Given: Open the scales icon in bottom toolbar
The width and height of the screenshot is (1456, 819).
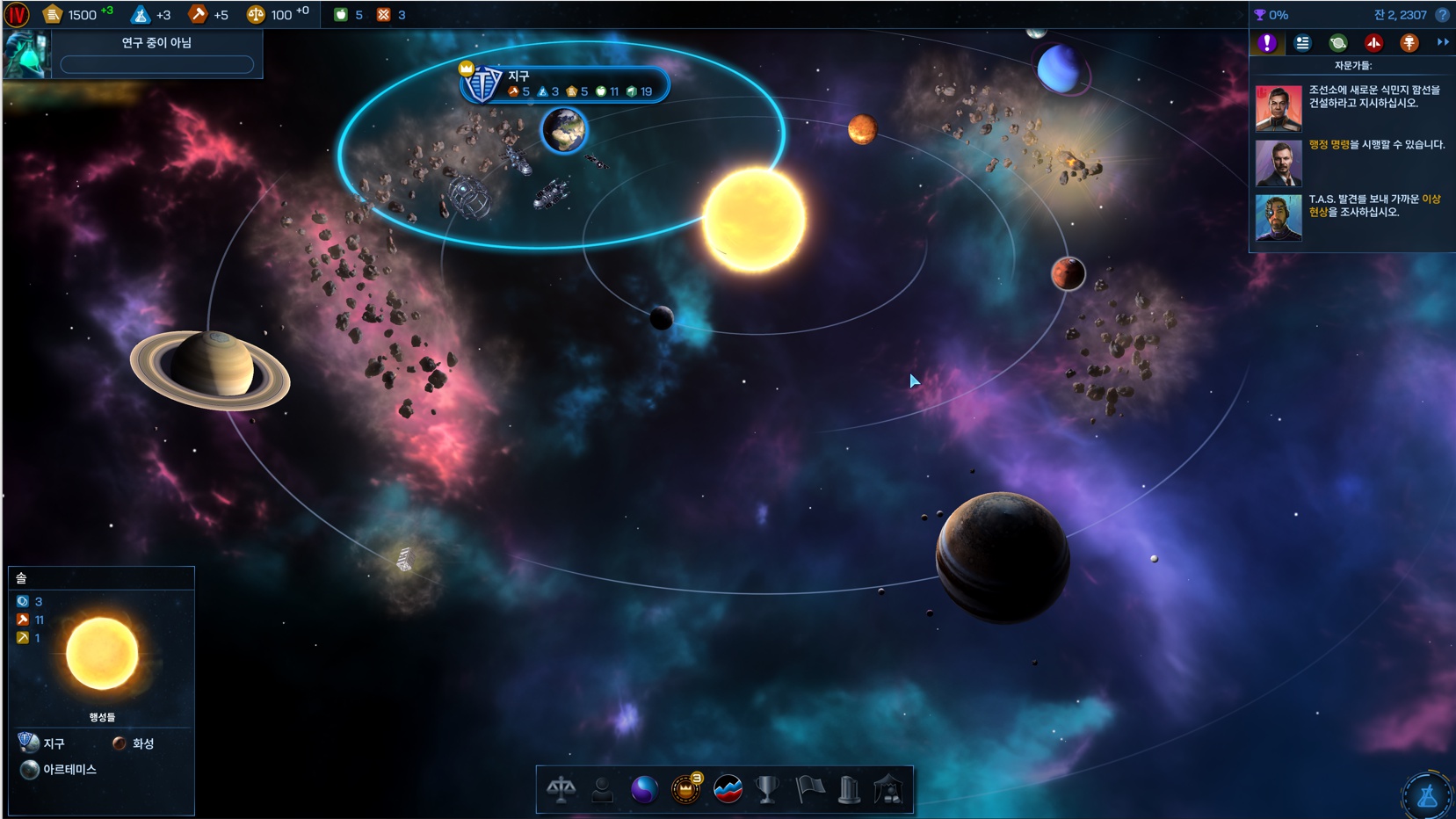Looking at the screenshot, I should click(x=561, y=790).
